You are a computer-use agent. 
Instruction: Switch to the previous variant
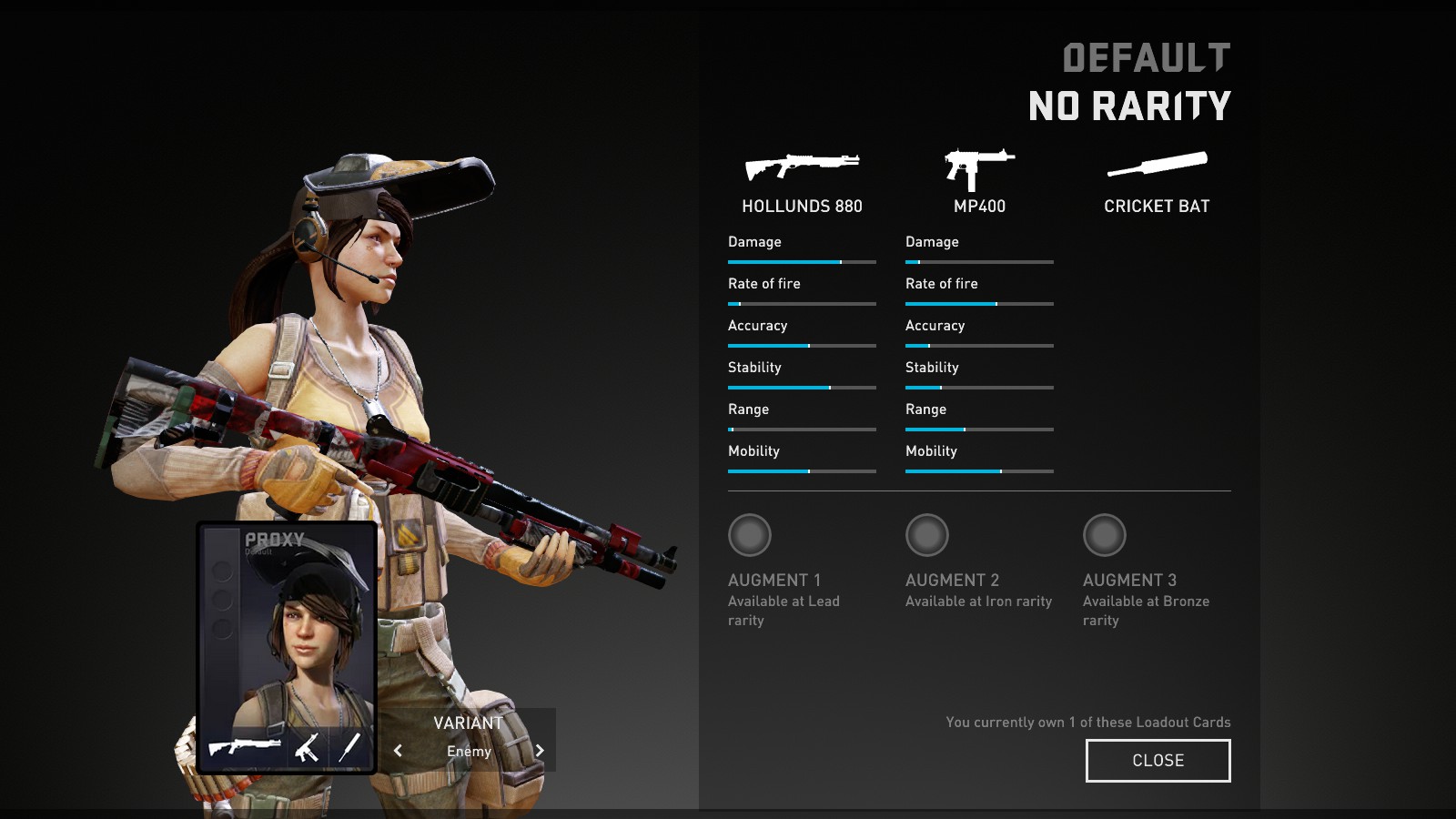(x=398, y=751)
